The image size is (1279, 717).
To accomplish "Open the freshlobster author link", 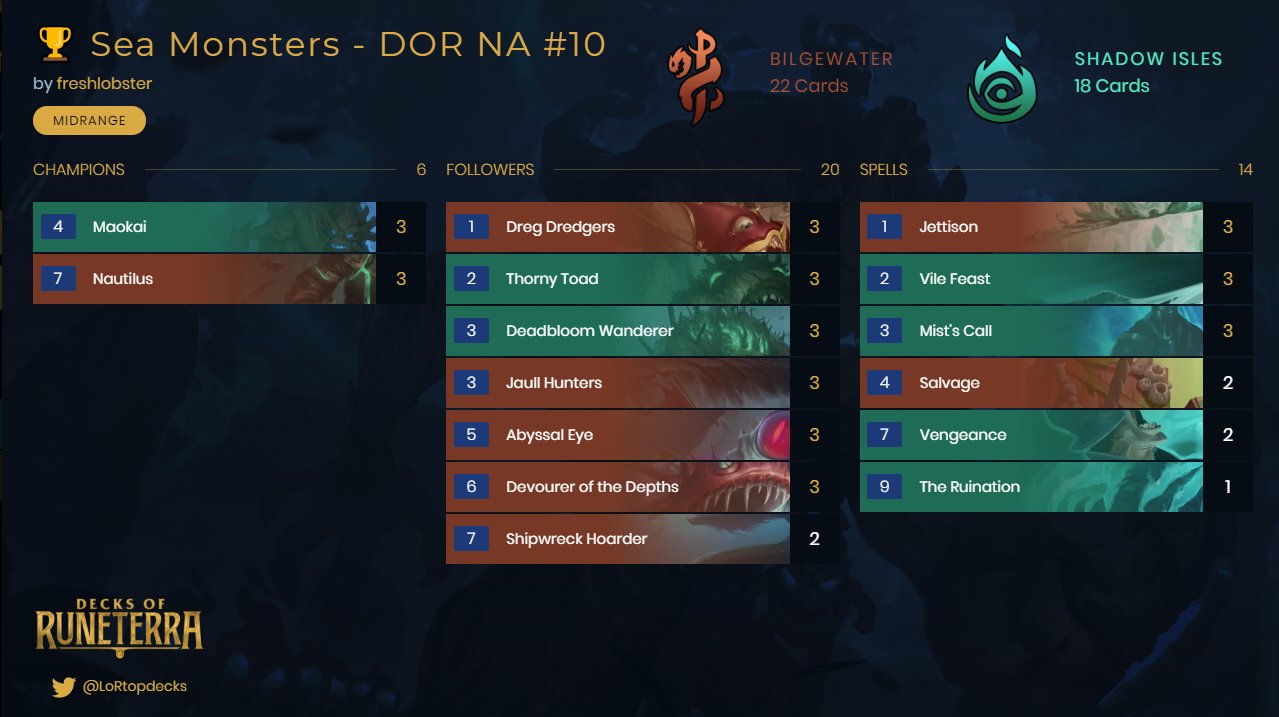I will [104, 83].
